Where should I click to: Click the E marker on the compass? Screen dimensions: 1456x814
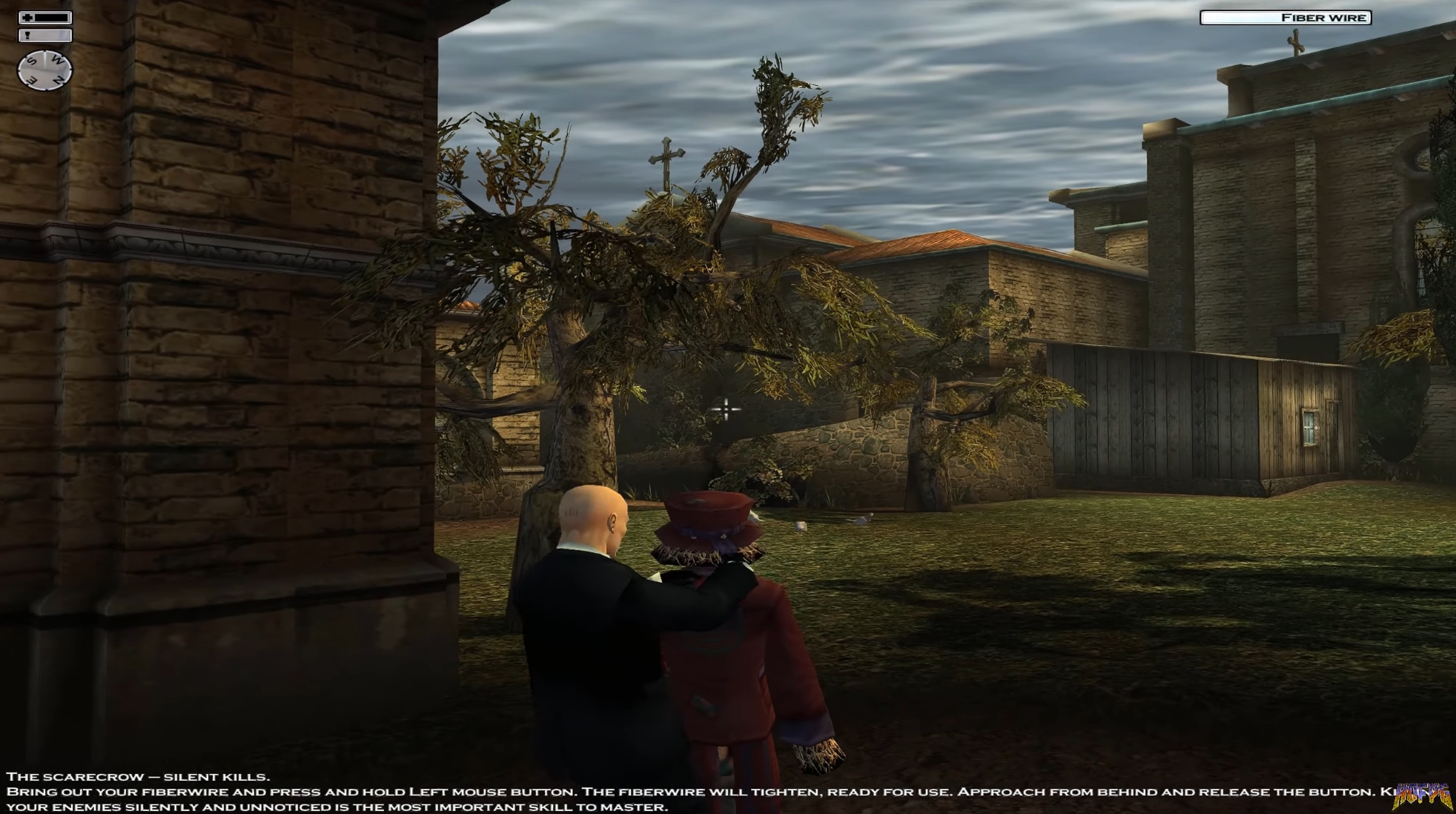[x=32, y=81]
